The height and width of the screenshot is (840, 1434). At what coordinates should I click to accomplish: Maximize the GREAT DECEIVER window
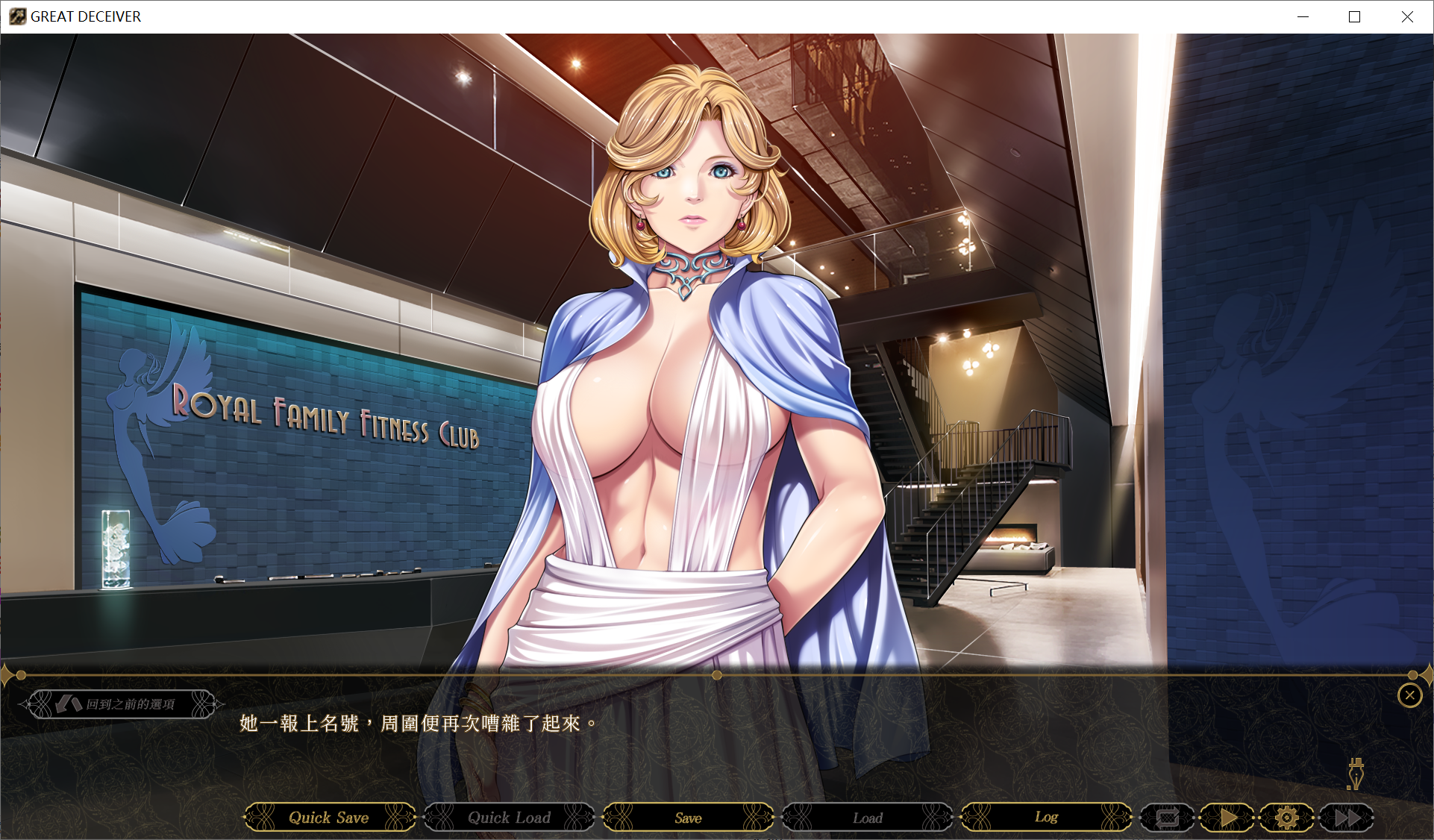click(1354, 16)
